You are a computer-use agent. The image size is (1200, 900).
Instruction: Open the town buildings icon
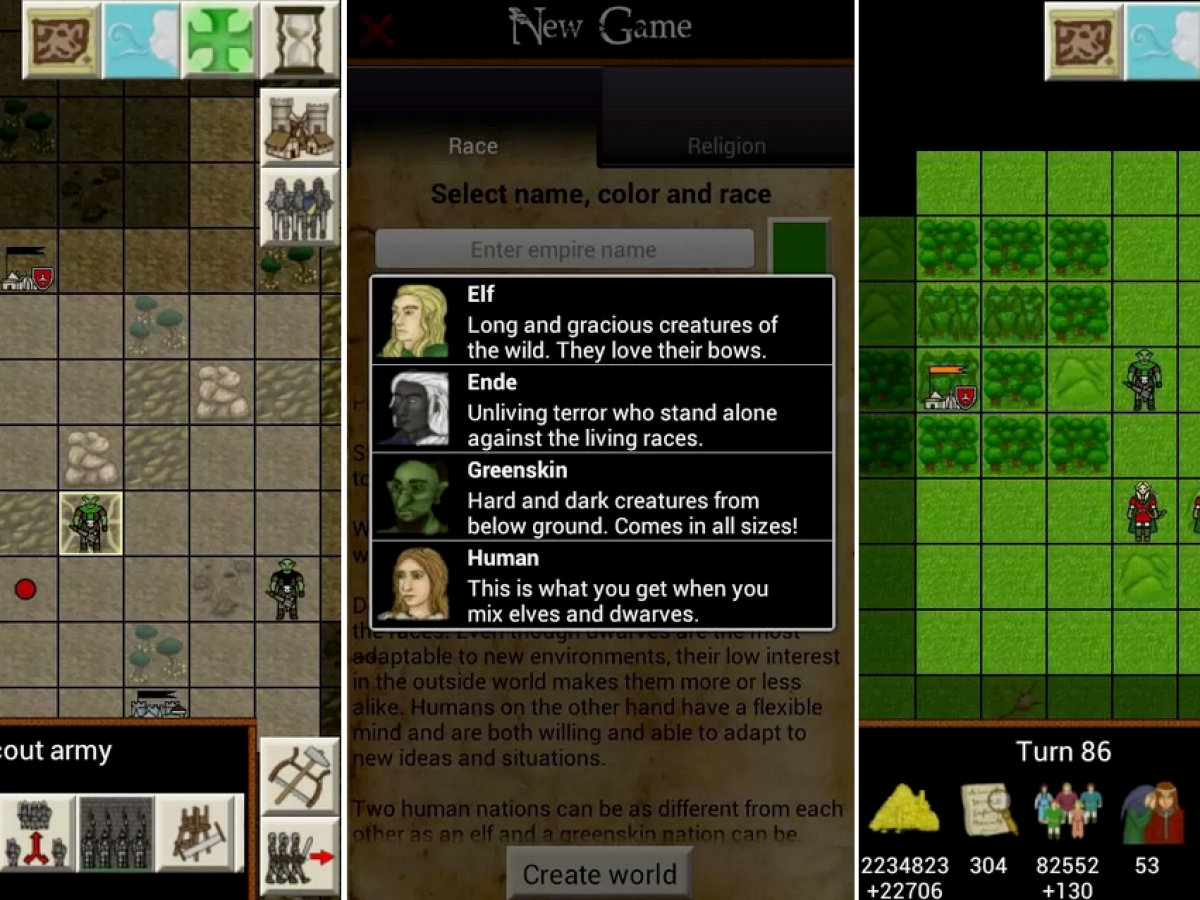pos(299,128)
